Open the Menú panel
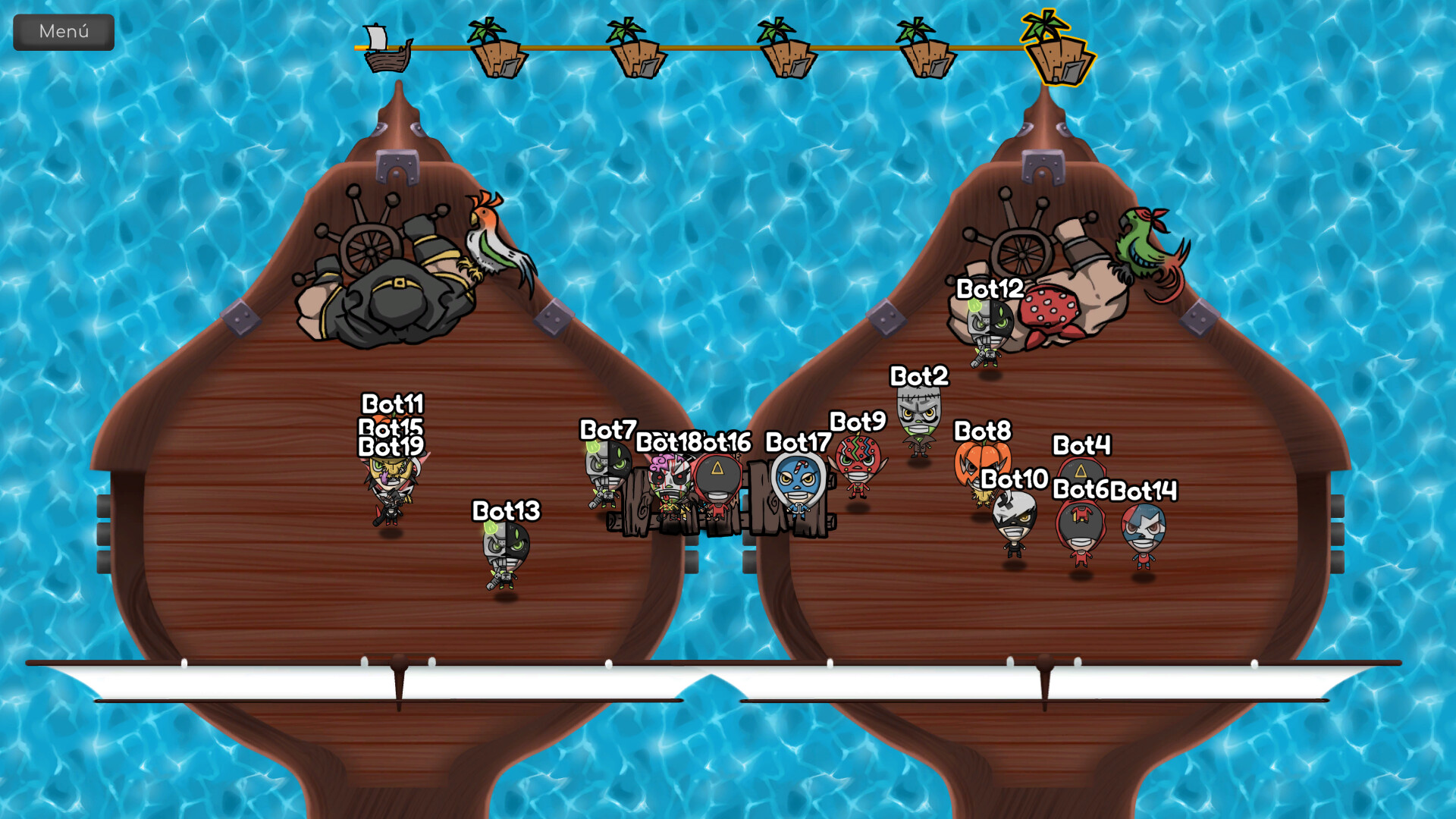The width and height of the screenshot is (1456, 819). [x=63, y=31]
